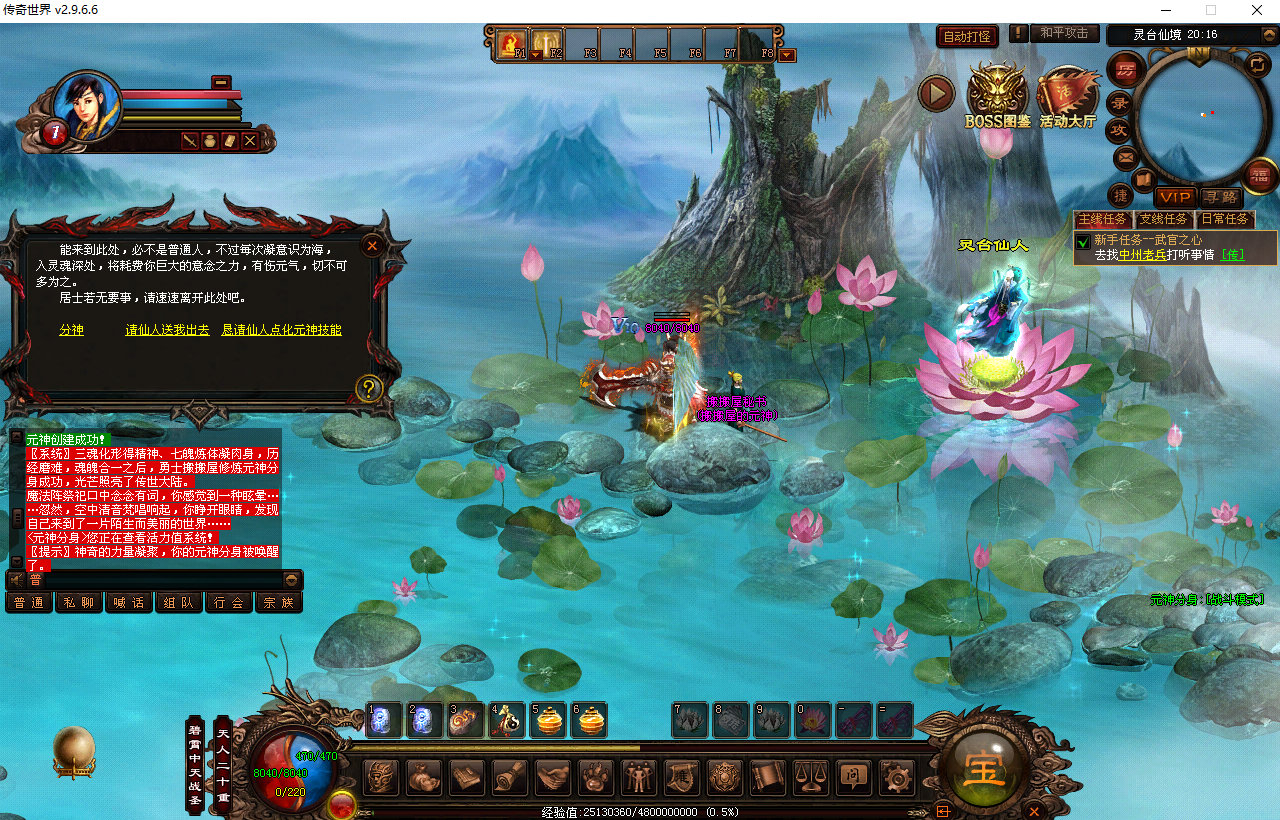Open the dialogue help question mark
The width and height of the screenshot is (1280, 820).
click(x=369, y=388)
